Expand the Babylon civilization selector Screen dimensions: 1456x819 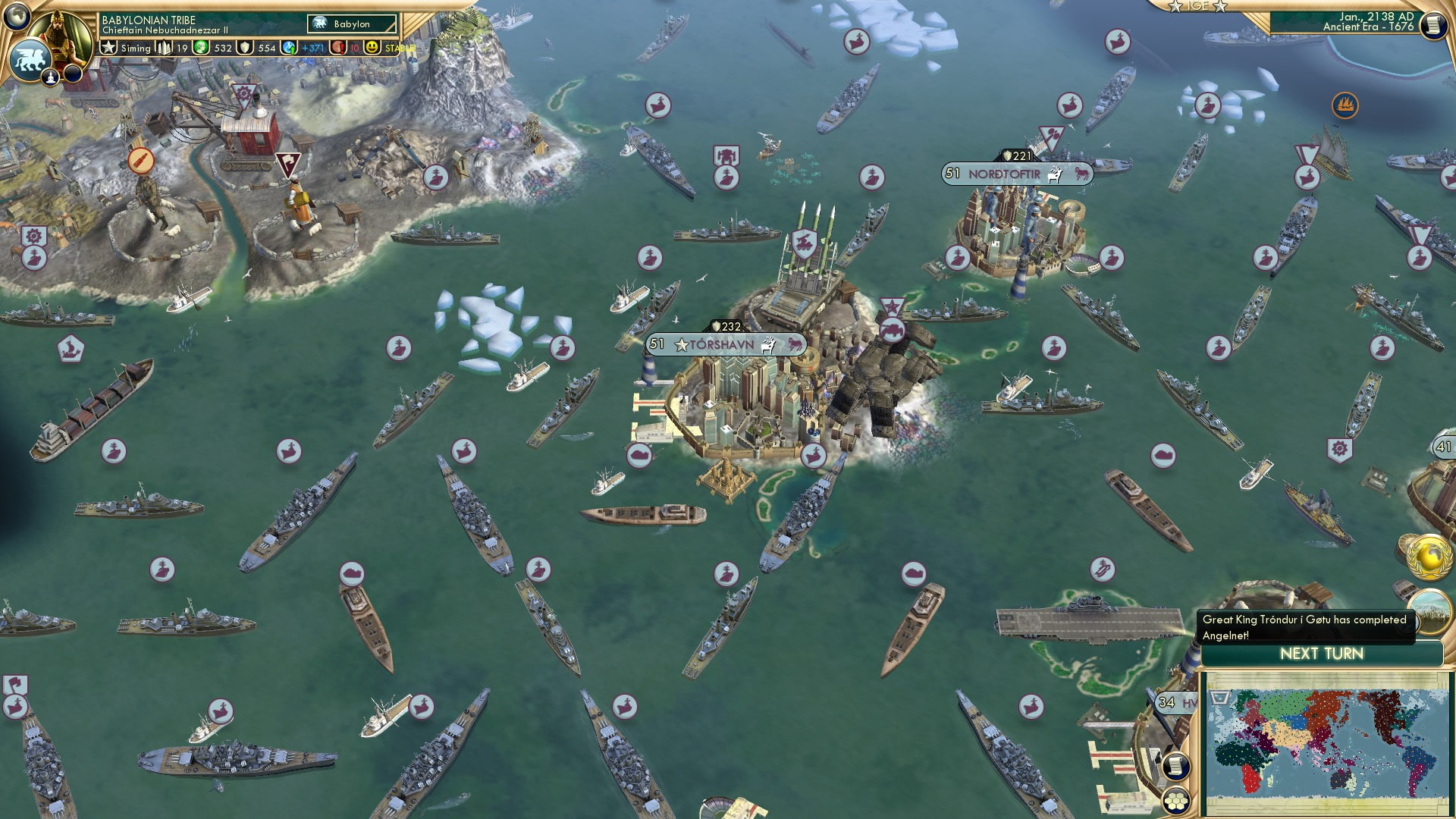pyautogui.click(x=340, y=24)
